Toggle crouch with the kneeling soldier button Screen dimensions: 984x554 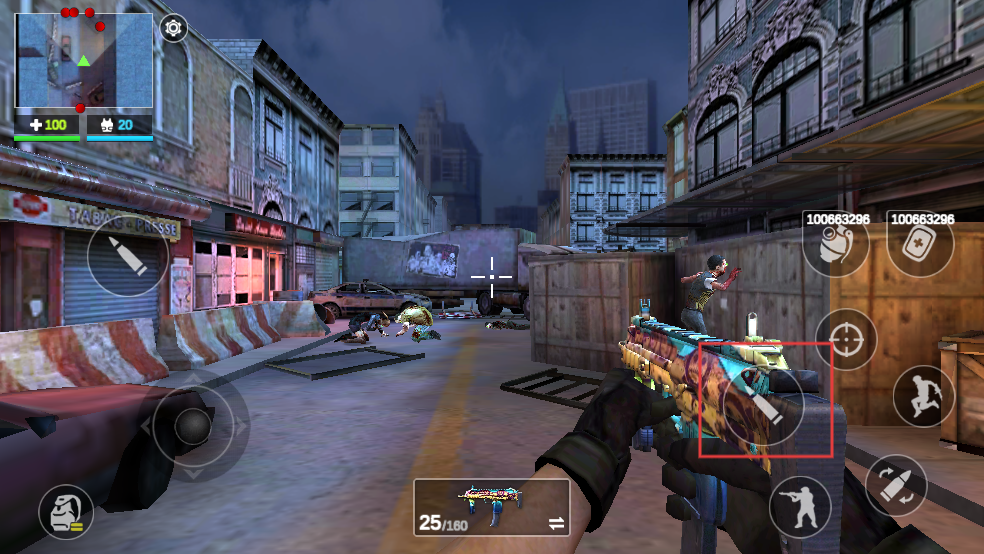click(800, 506)
